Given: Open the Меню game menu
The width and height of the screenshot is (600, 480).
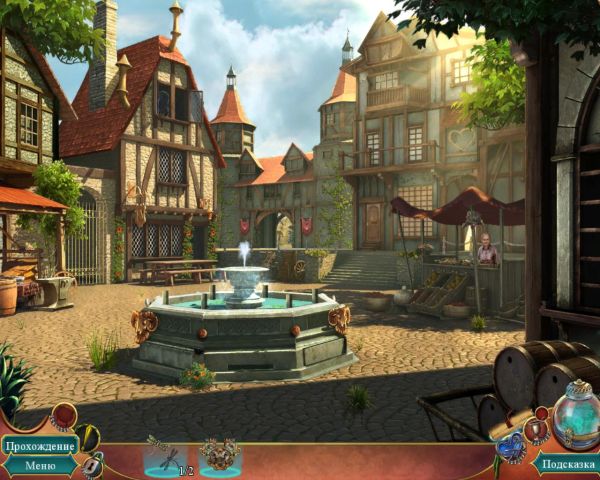Looking at the screenshot, I should 39,465.
